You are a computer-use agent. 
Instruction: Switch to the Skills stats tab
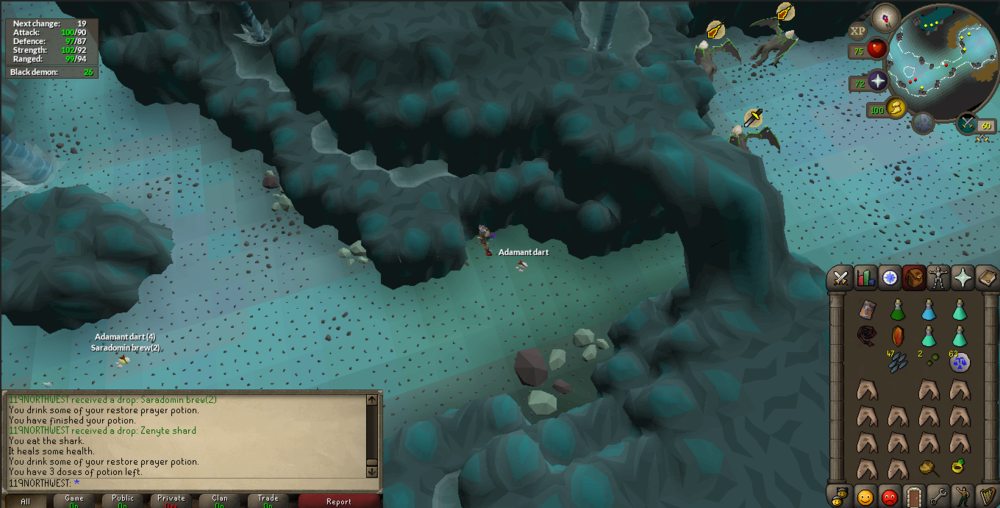pos(865,278)
